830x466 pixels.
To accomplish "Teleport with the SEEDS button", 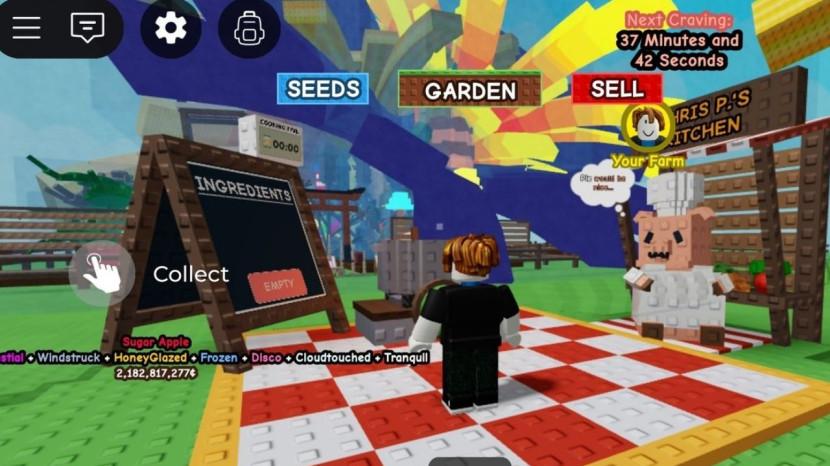I will (x=323, y=89).
